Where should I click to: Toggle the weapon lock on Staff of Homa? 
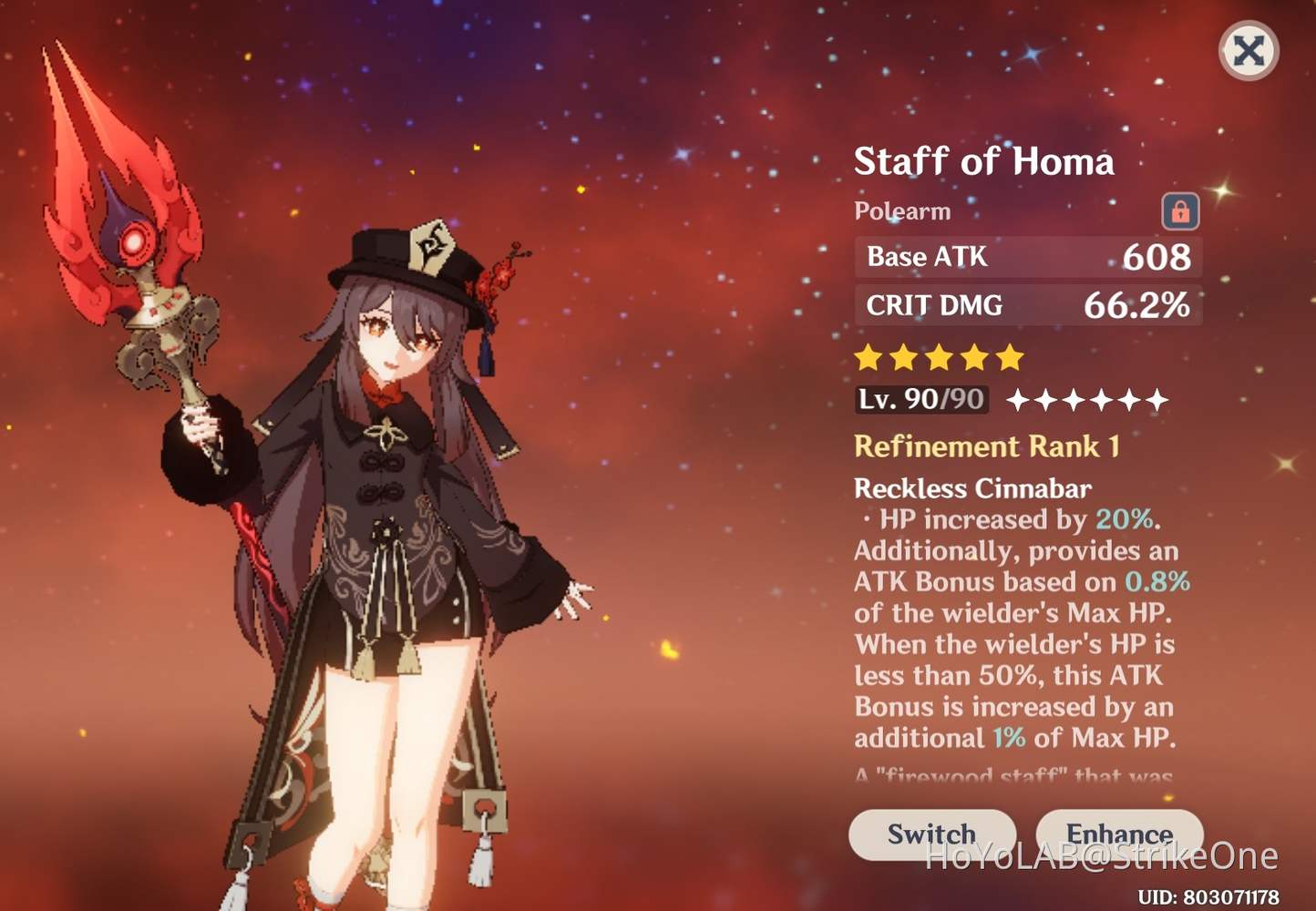point(1180,210)
